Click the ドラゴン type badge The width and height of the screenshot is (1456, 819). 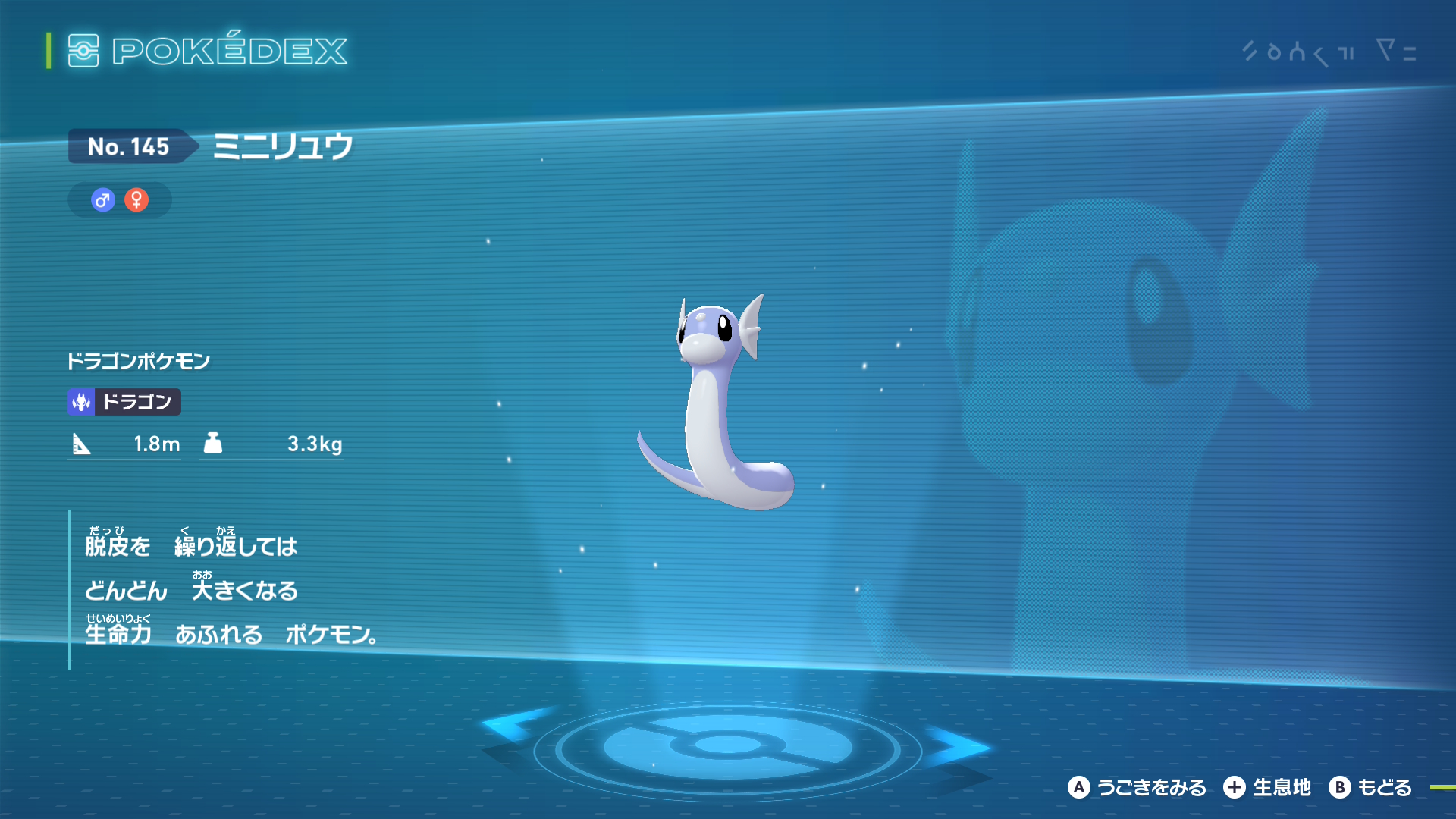(x=124, y=402)
